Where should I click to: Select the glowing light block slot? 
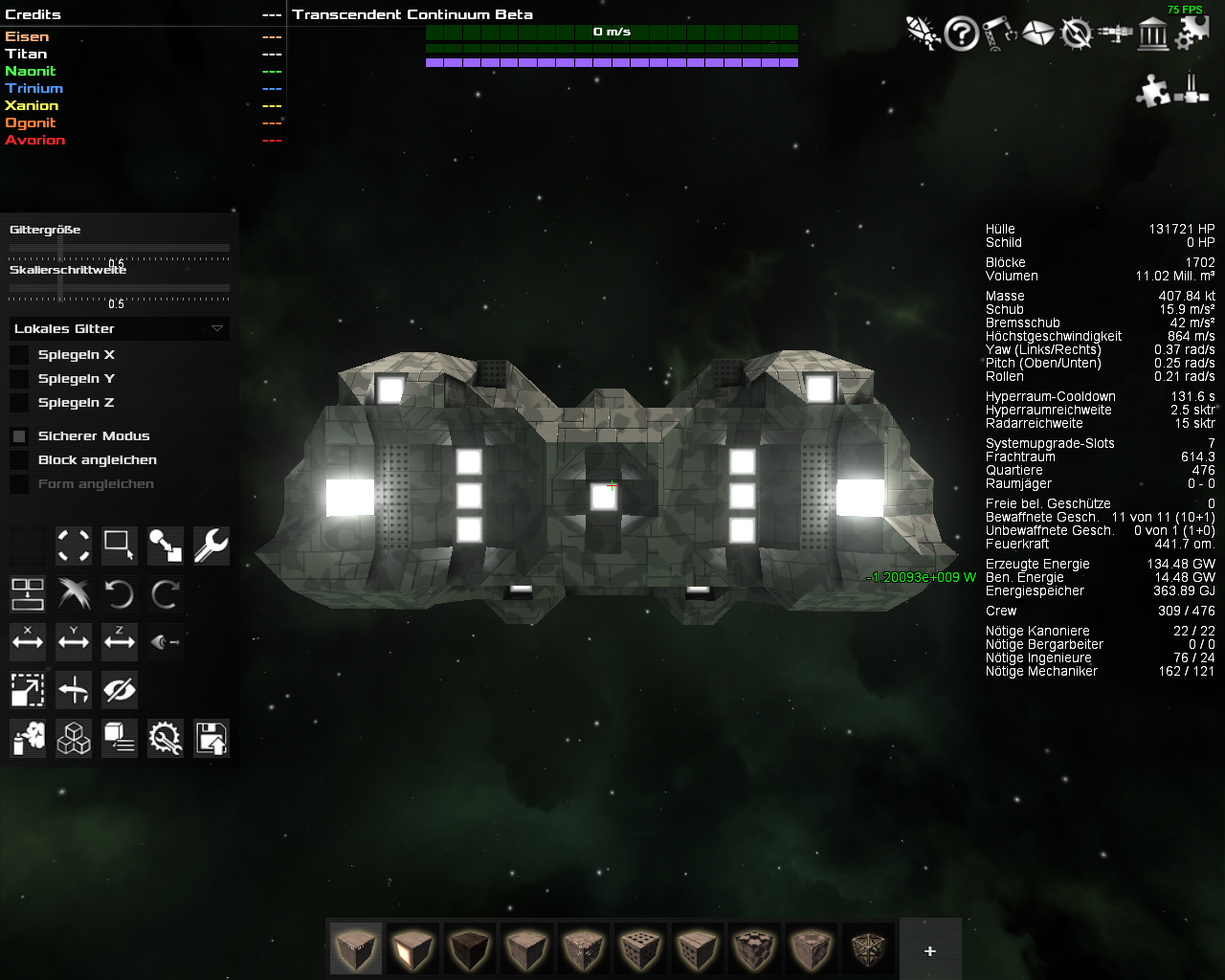click(412, 948)
